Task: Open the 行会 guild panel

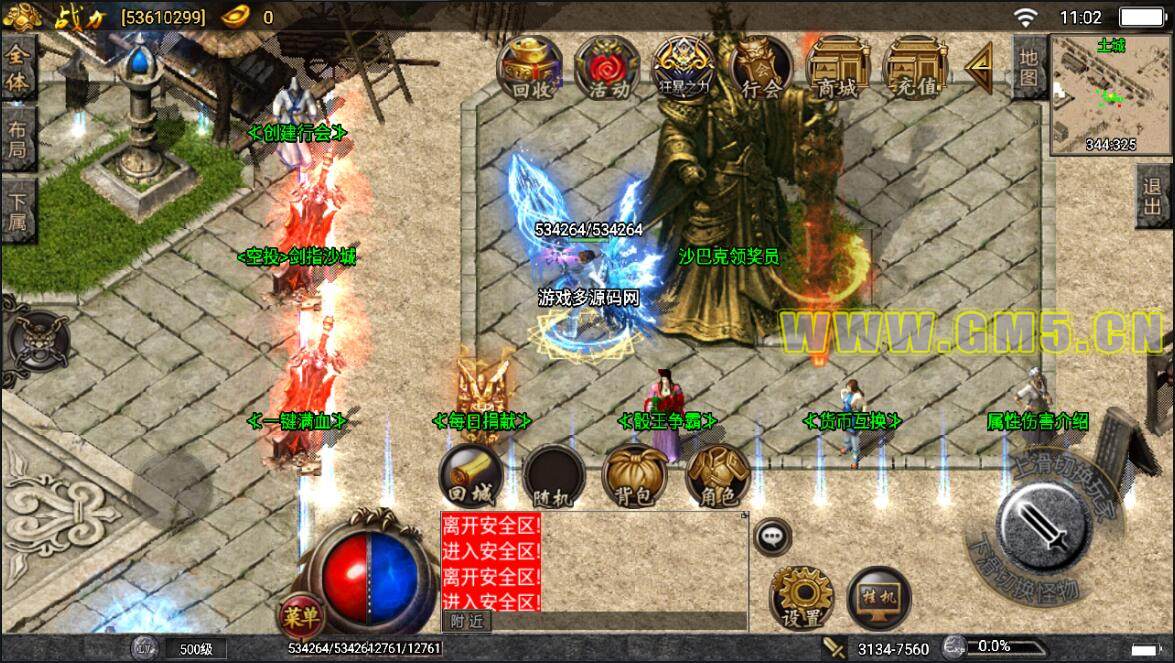Action: tap(761, 68)
